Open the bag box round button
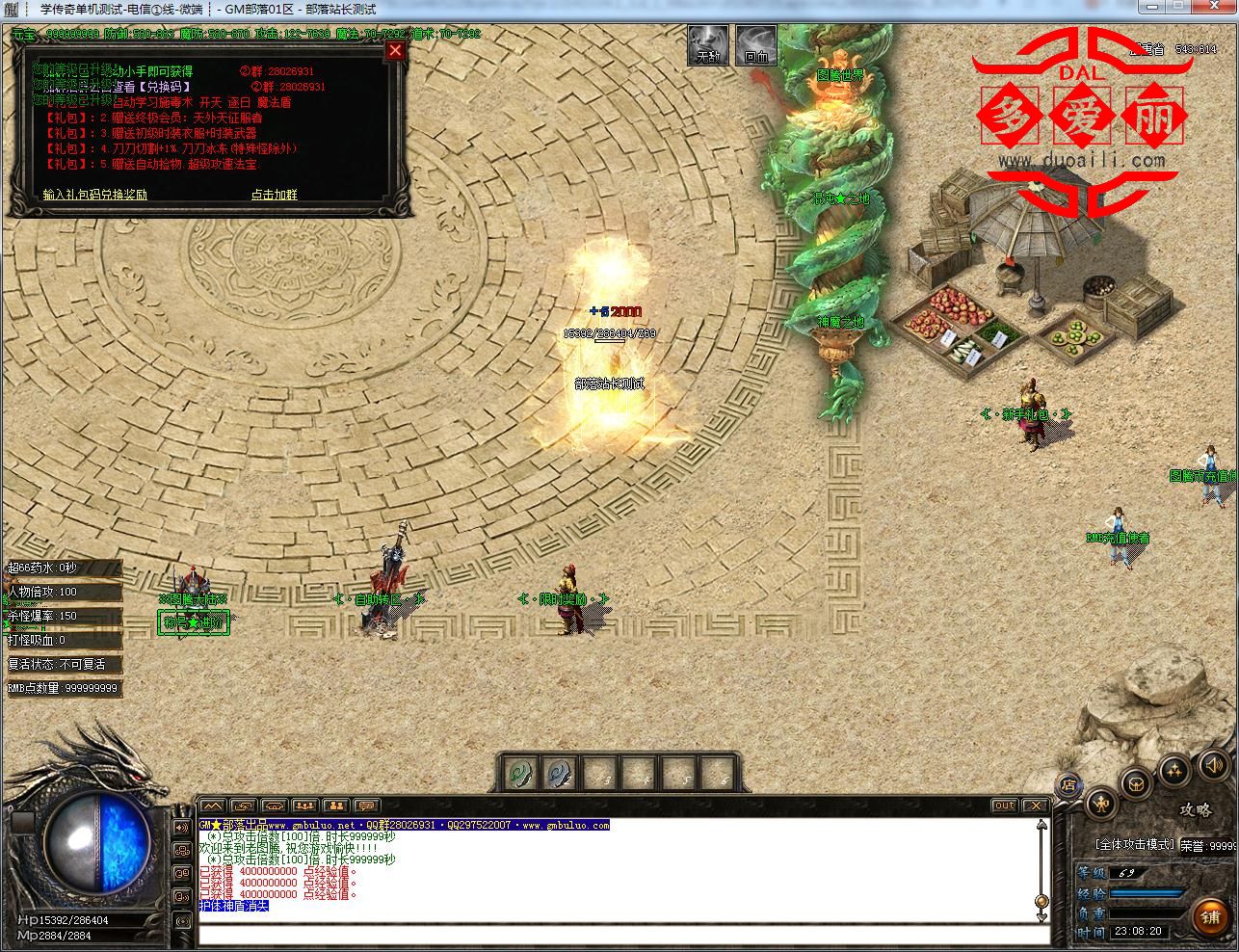The height and width of the screenshot is (952, 1239). pos(1138,783)
